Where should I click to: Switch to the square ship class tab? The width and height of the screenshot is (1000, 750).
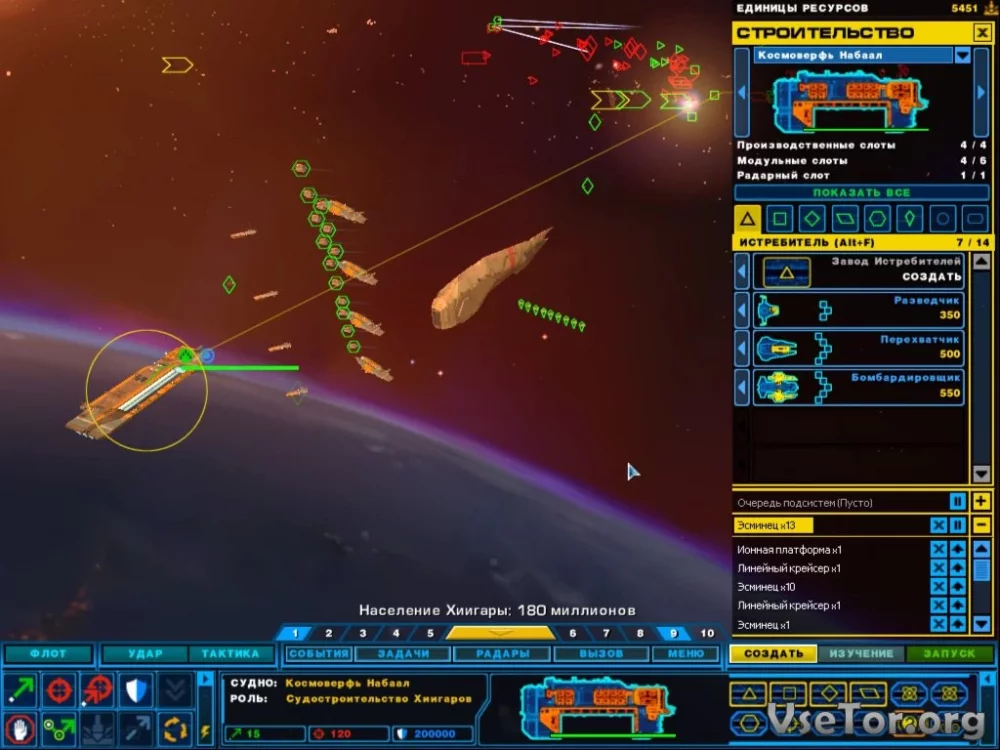click(780, 218)
